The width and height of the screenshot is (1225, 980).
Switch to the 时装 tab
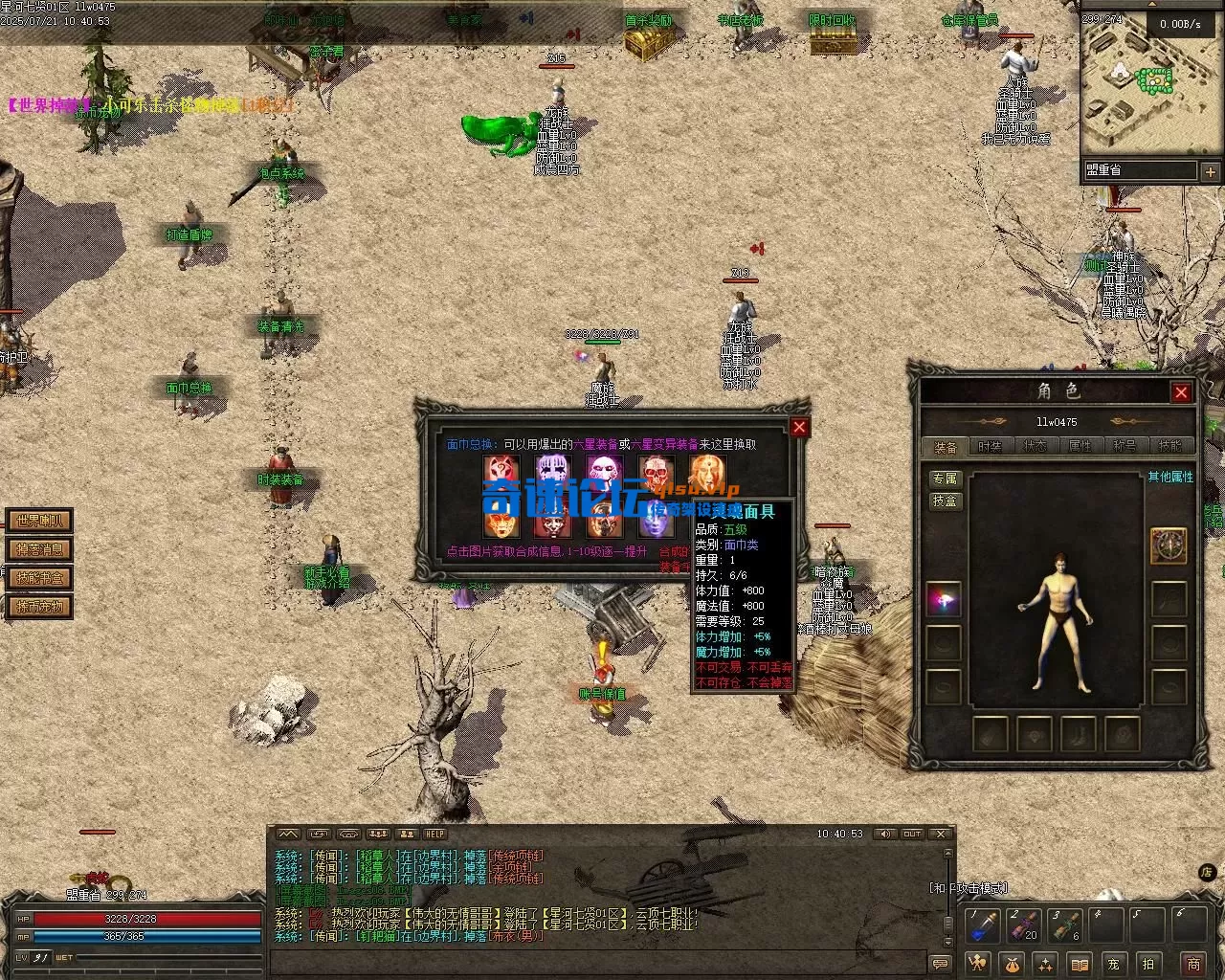[x=991, y=447]
